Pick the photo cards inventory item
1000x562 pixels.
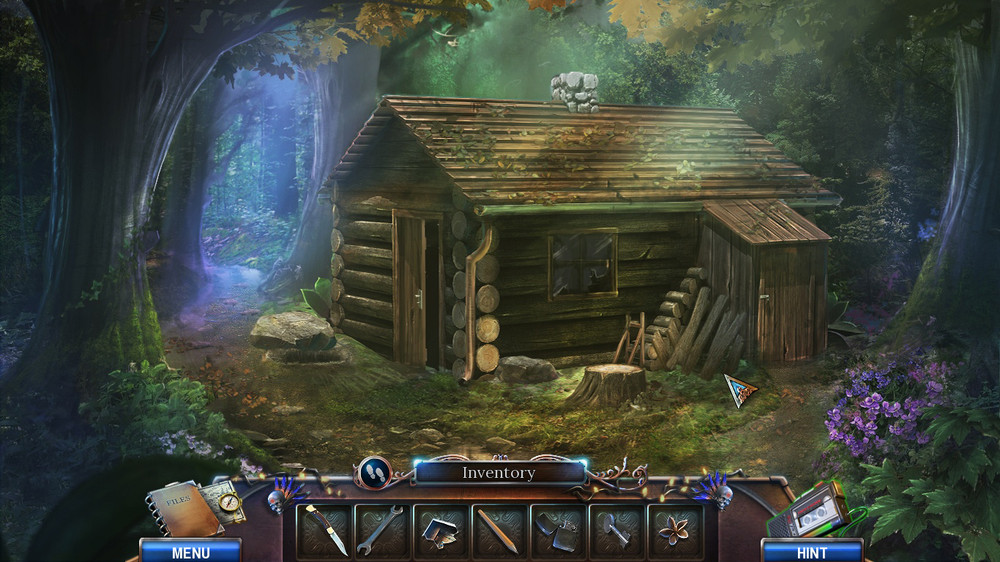coord(440,531)
